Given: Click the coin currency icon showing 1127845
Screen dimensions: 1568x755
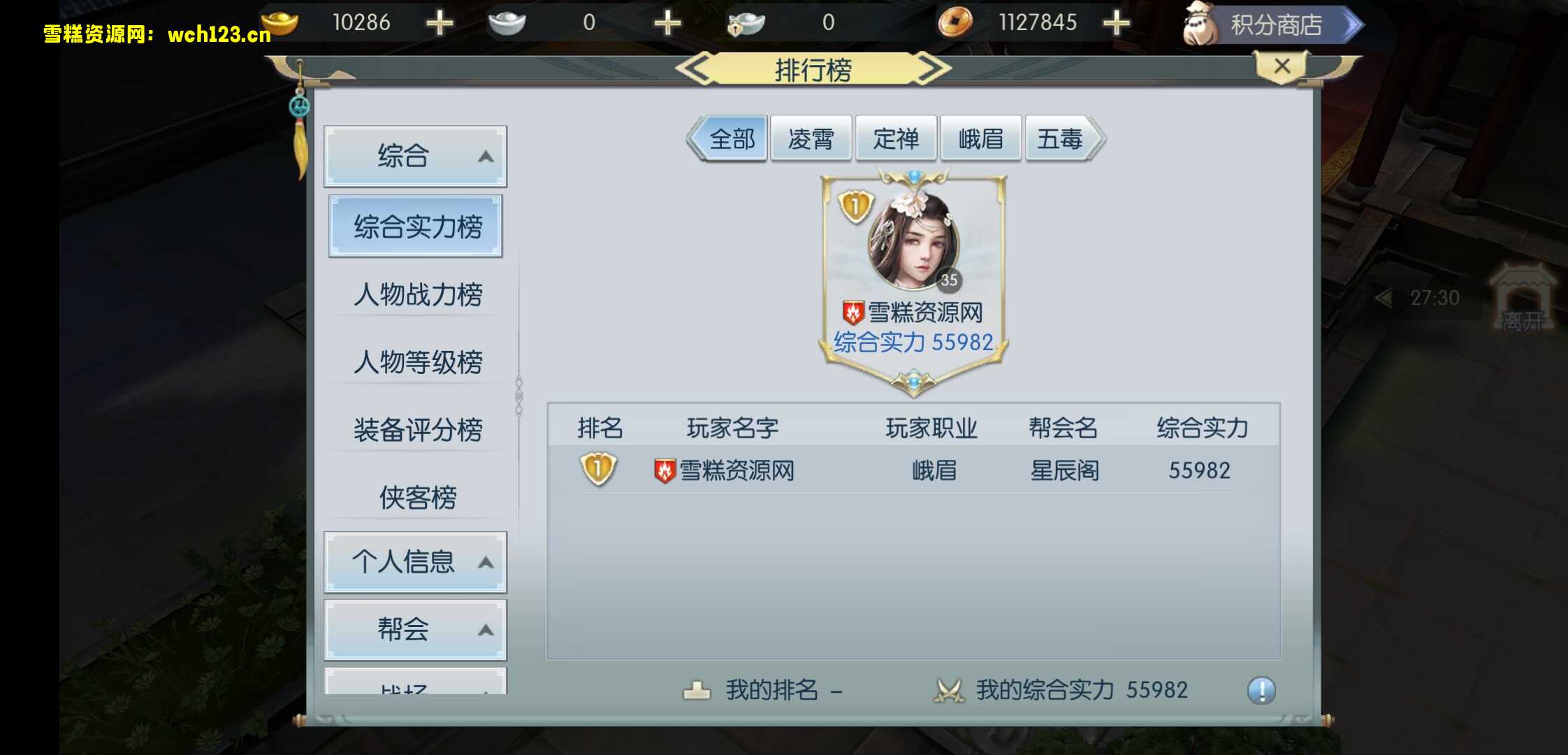Looking at the screenshot, I should pos(957,22).
